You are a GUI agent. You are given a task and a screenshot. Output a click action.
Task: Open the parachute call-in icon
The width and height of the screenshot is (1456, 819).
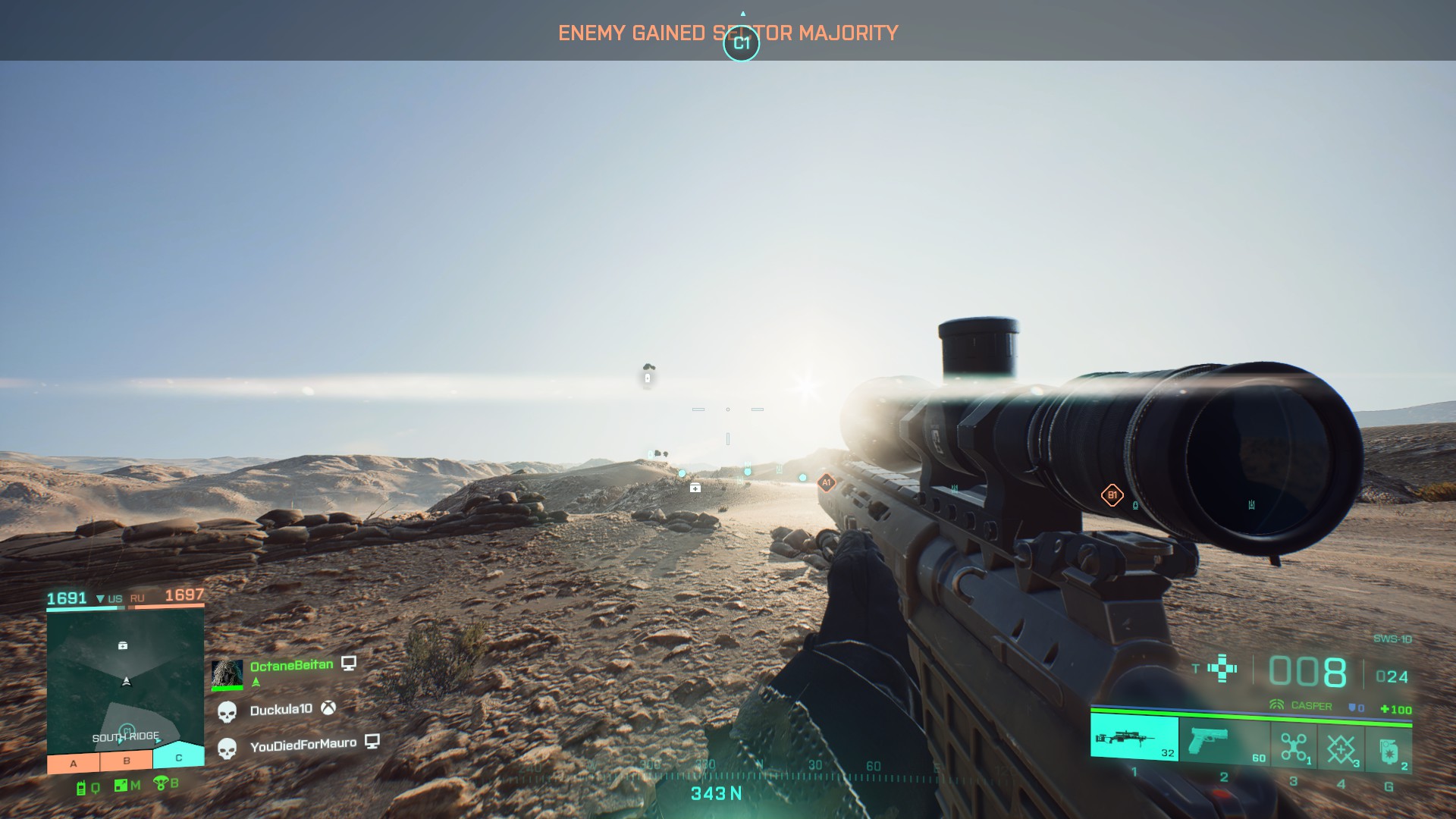(x=161, y=783)
